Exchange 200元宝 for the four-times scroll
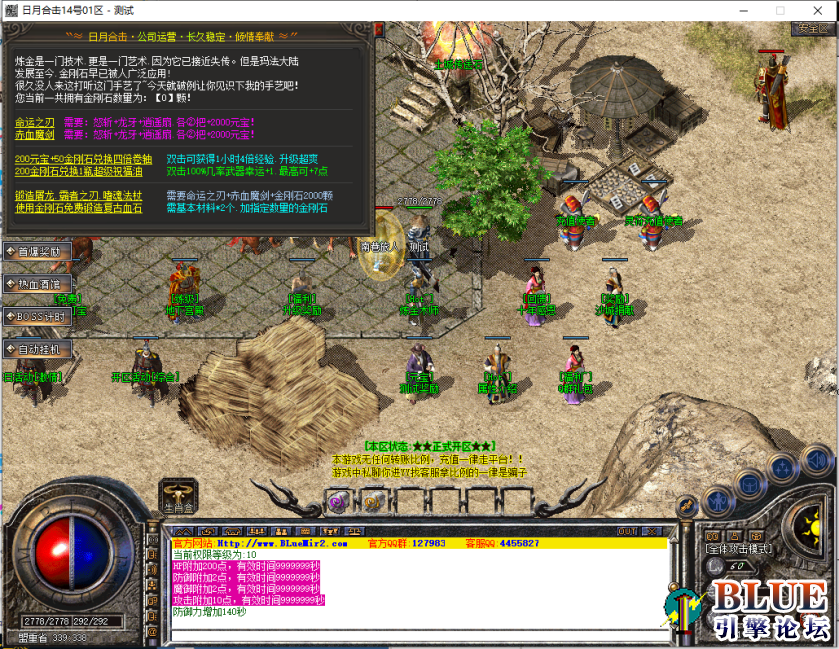Image resolution: width=839 pixels, height=649 pixels. click(x=83, y=159)
